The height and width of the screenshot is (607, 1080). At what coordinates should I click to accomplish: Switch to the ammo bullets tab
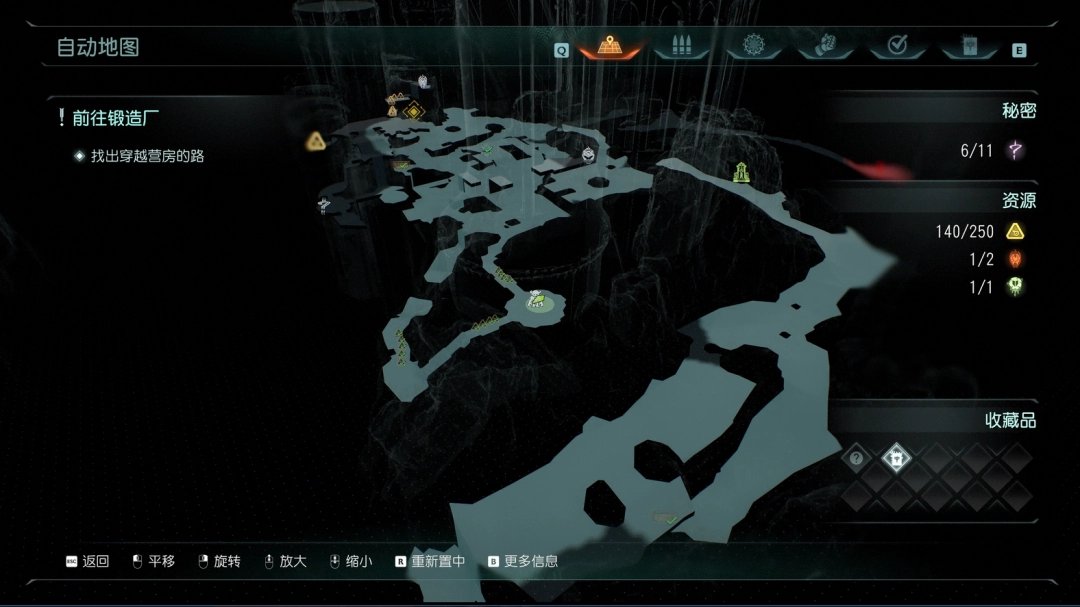[681, 46]
